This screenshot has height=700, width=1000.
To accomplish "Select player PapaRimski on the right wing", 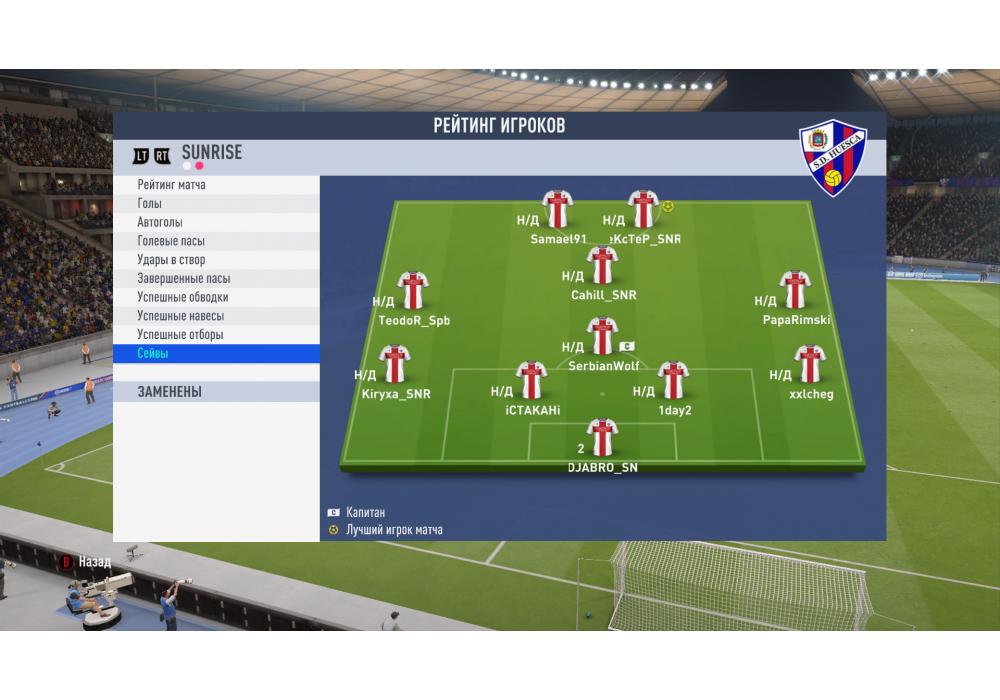I will coord(795,290).
